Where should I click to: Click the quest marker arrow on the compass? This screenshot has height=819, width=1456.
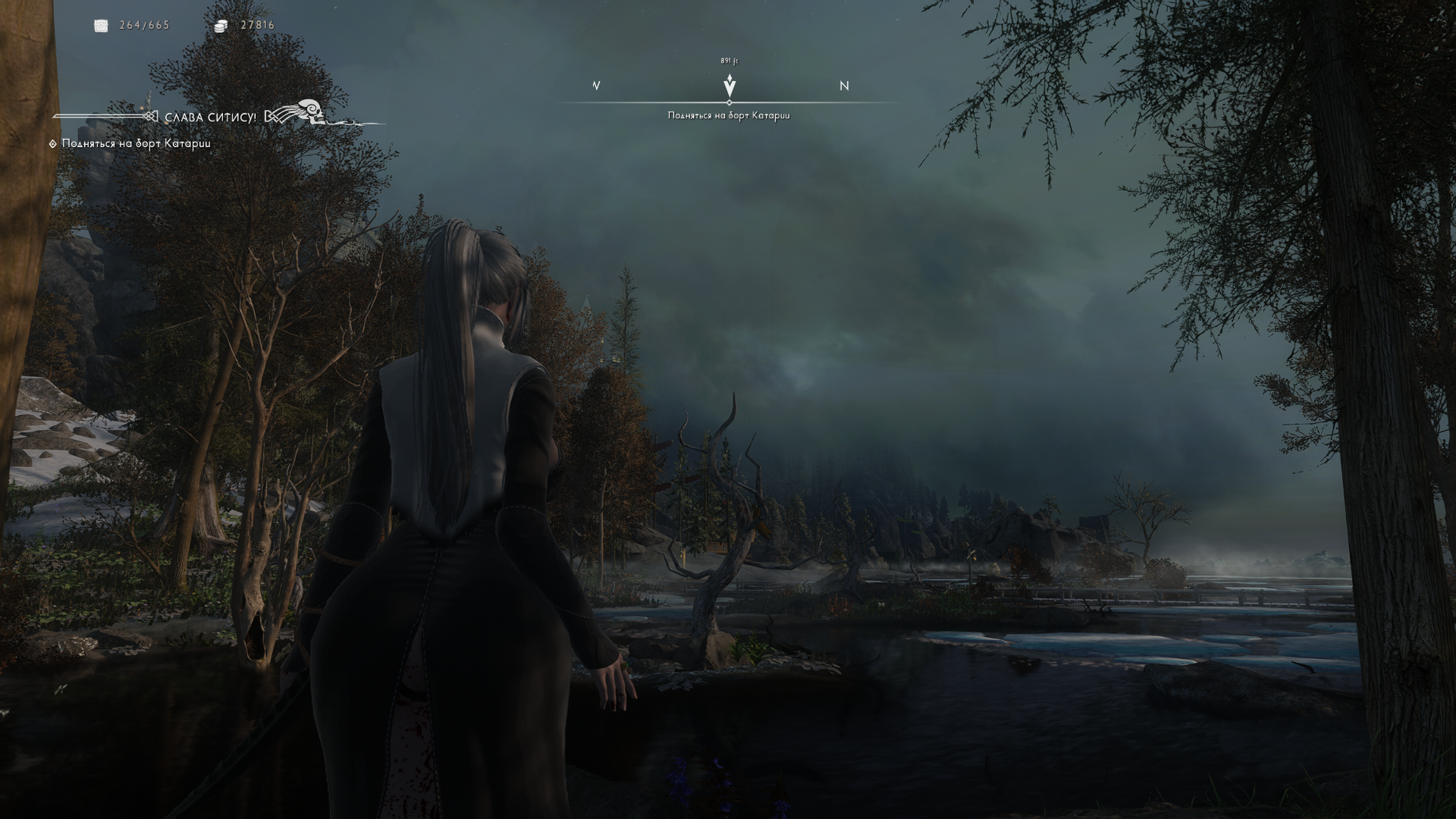(729, 85)
